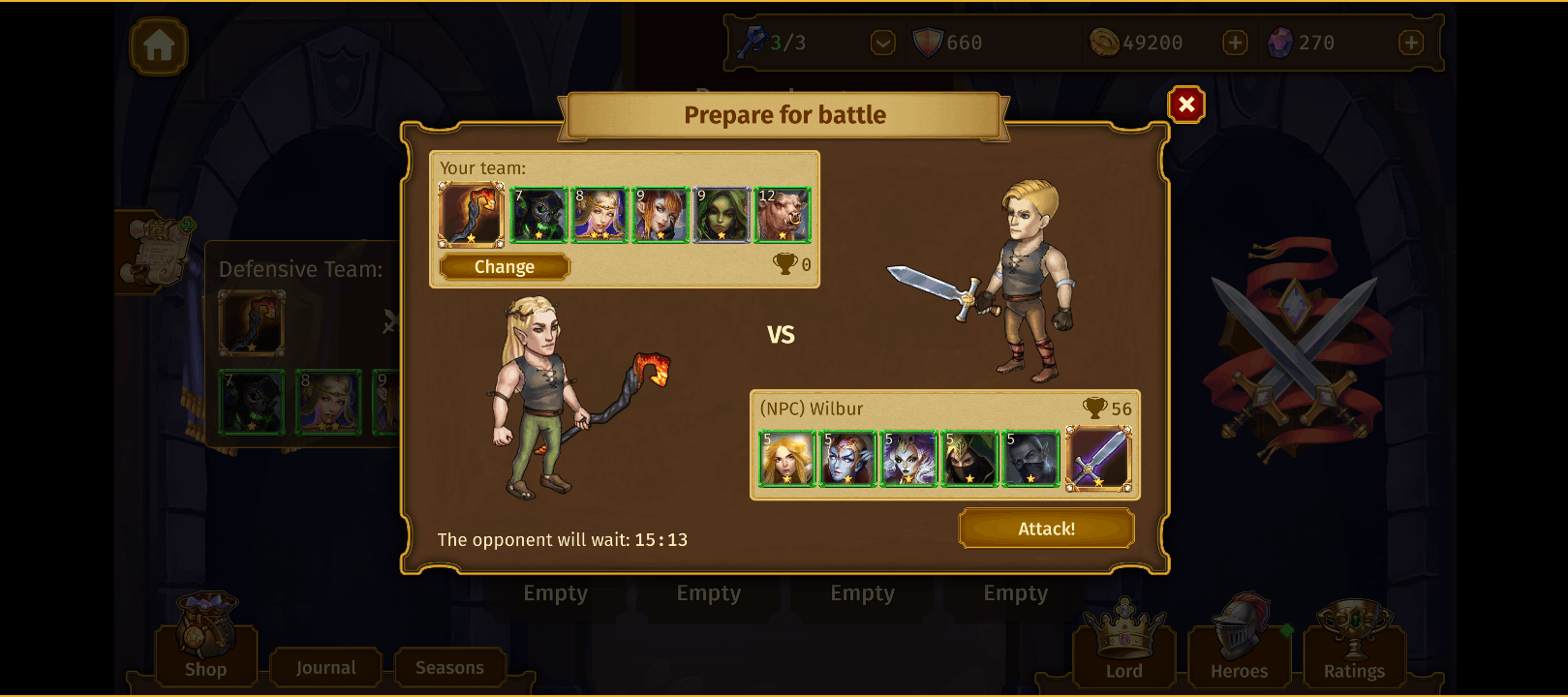1568x697 pixels.
Task: Pick the level 8 blonde crowned heroine
Action: (x=600, y=215)
